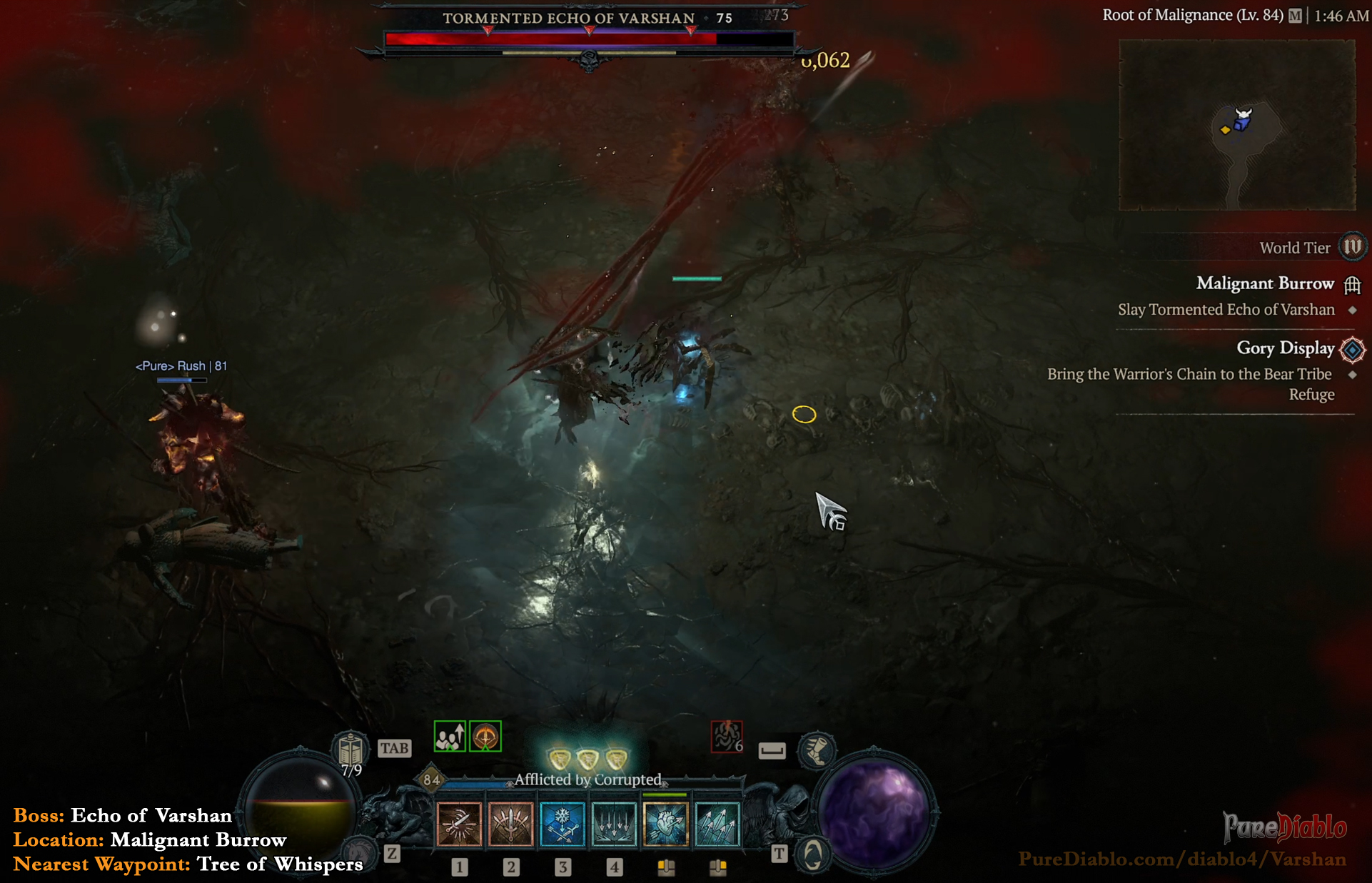Drink a healing potion from the potion icon
Image resolution: width=1372 pixels, height=883 pixels.
point(350,750)
